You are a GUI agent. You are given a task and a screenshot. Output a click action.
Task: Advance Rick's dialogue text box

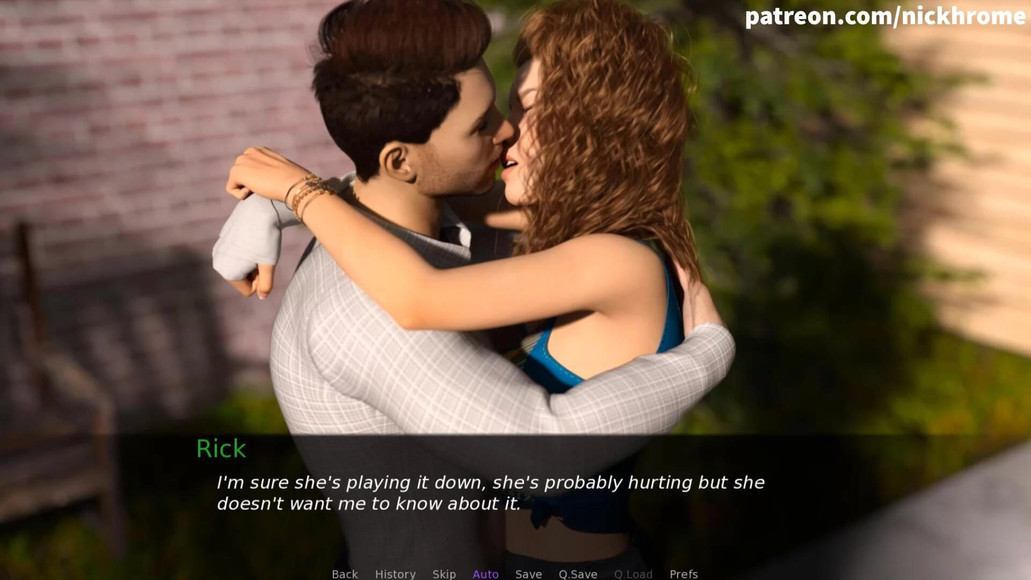(x=490, y=493)
